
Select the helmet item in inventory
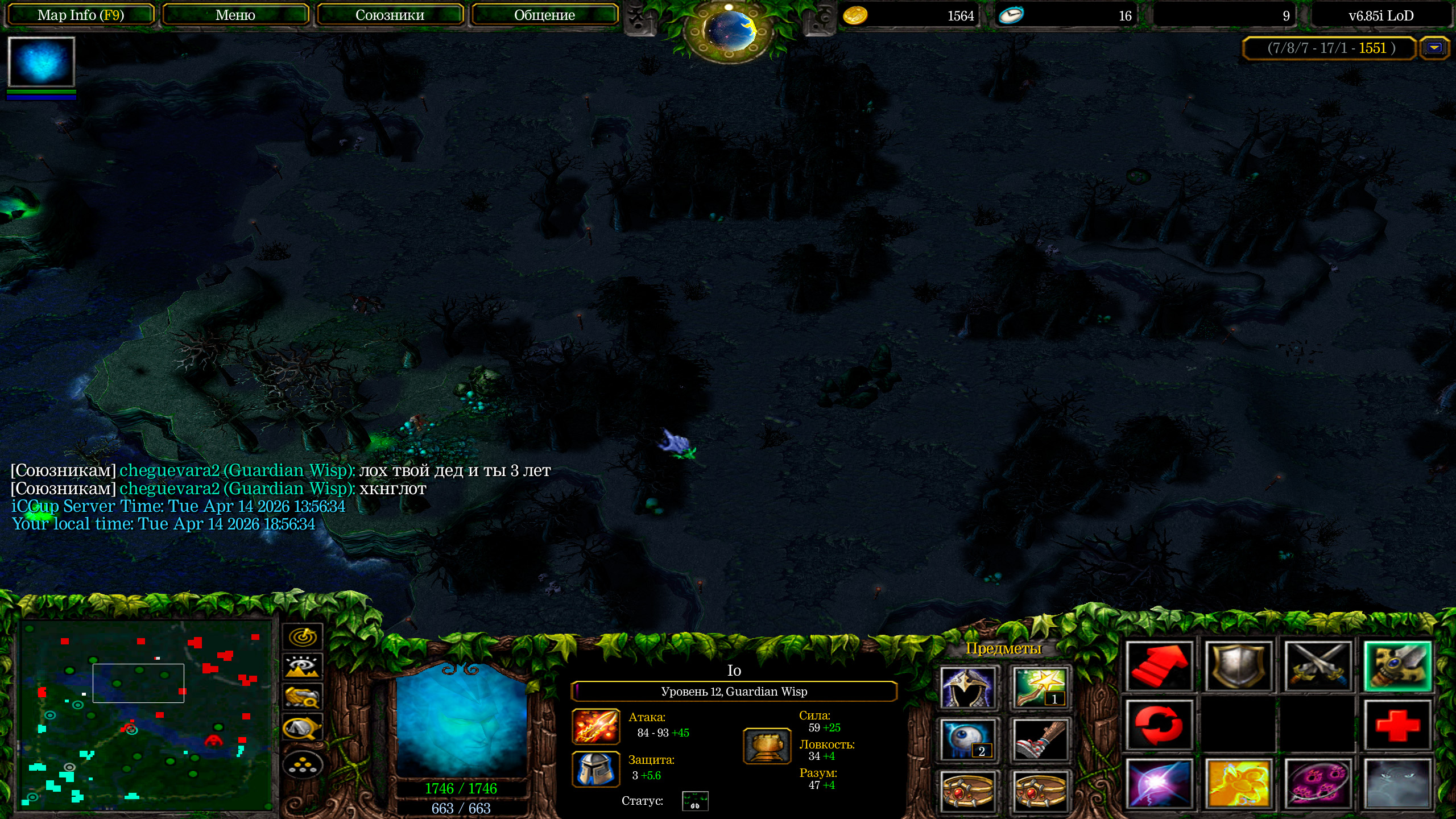967,688
